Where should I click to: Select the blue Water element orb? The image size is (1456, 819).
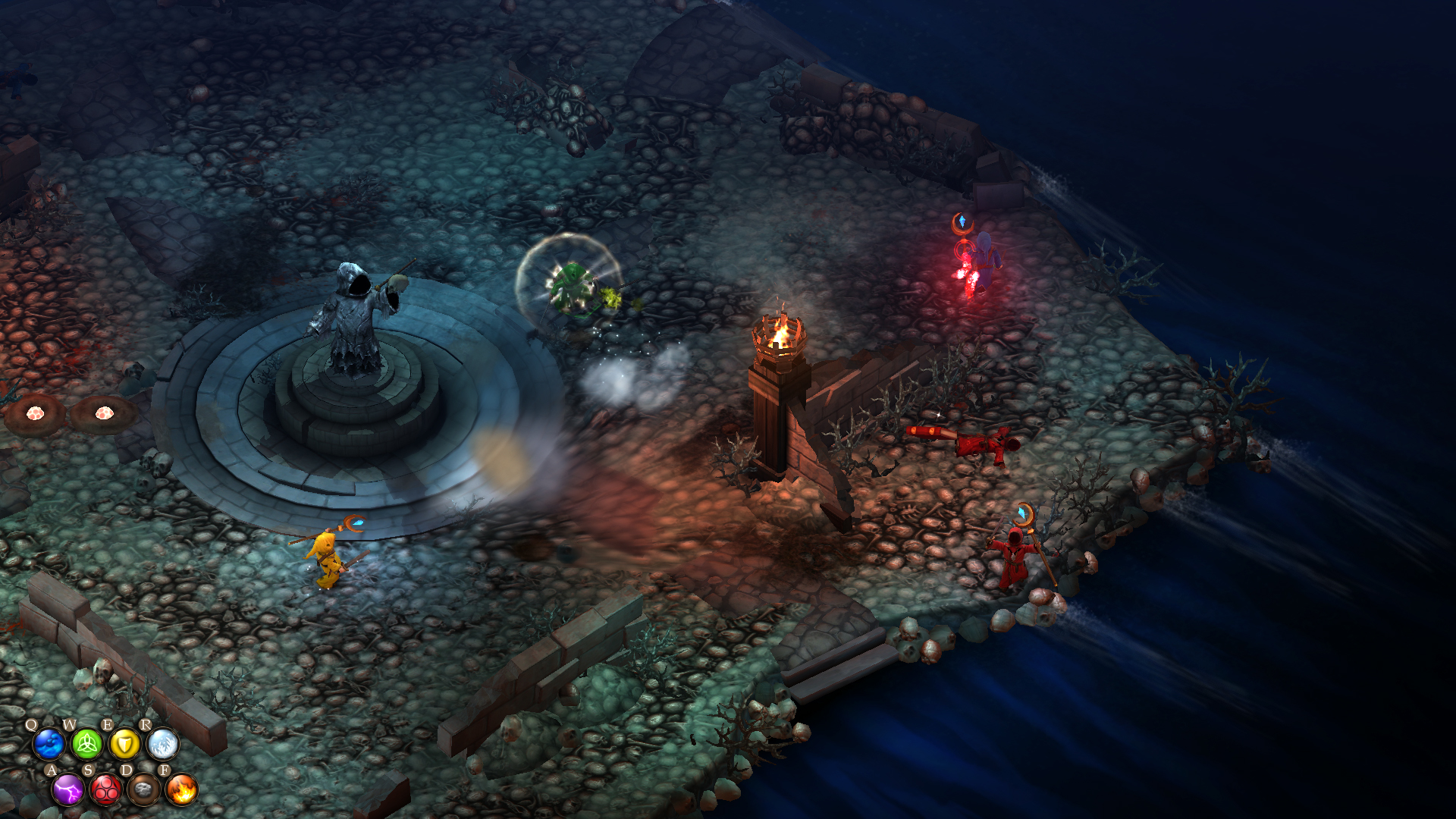tap(49, 744)
